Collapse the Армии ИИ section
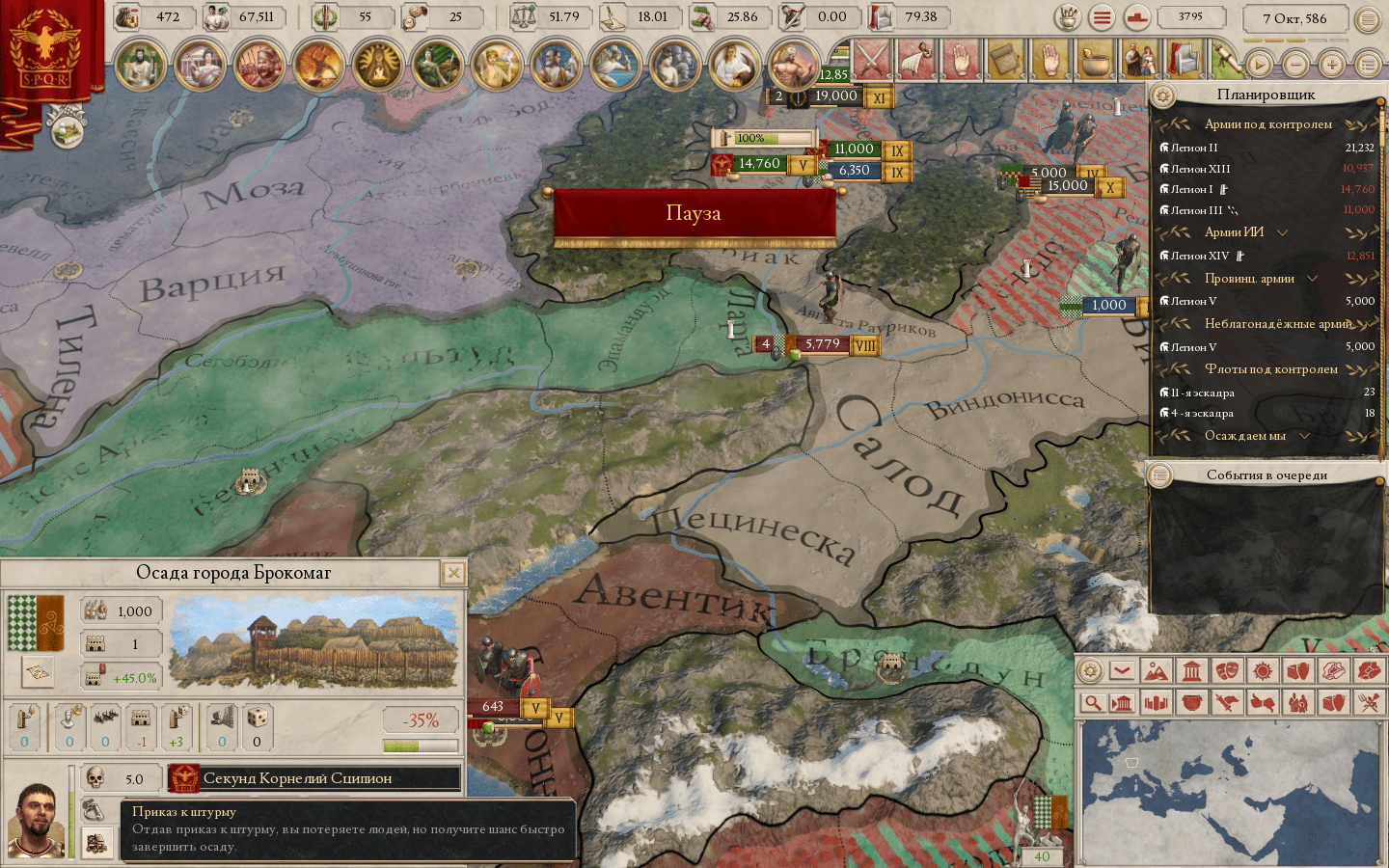 point(1282,232)
